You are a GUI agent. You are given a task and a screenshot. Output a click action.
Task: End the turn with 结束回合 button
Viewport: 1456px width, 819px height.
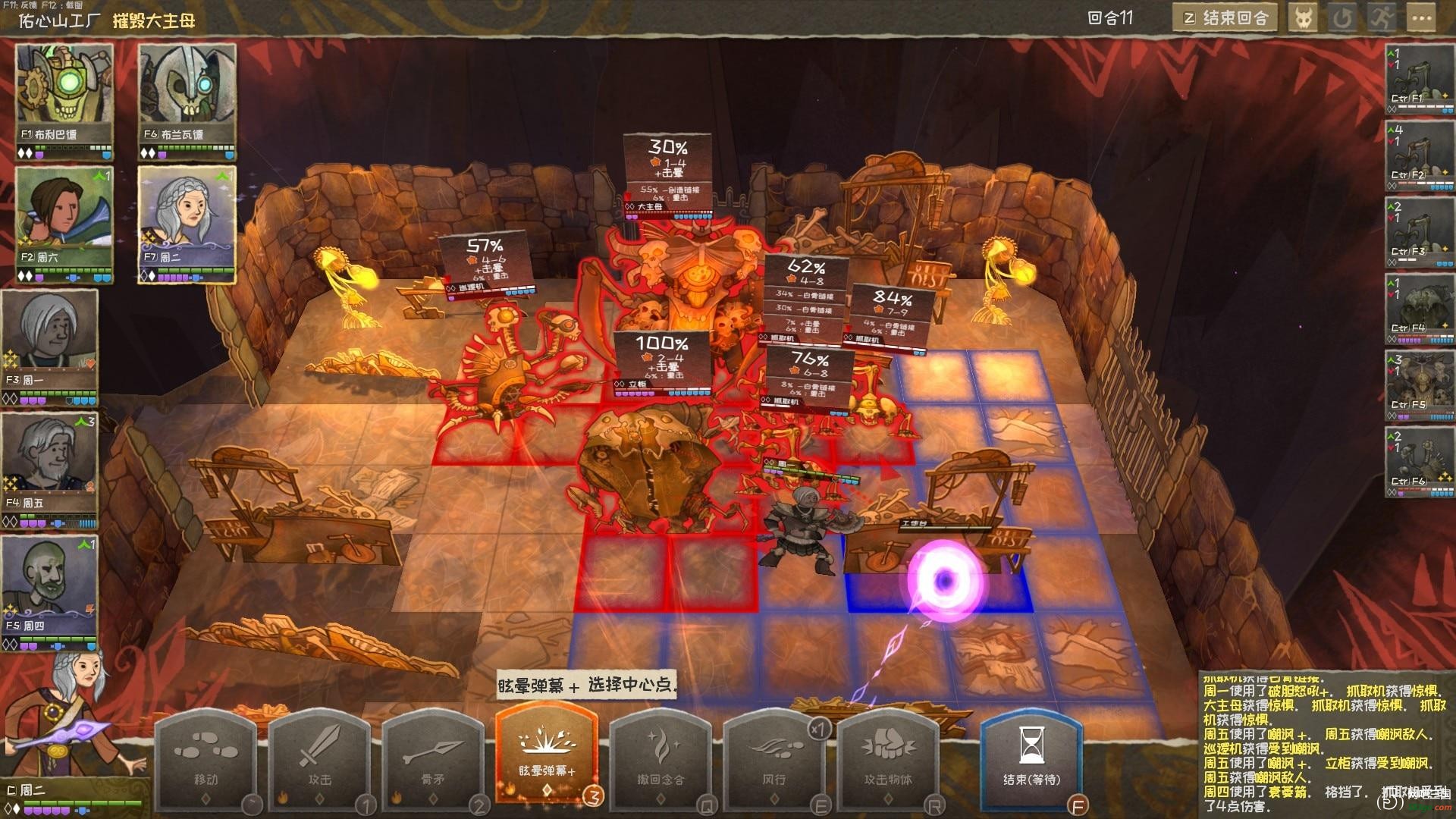1224,18
